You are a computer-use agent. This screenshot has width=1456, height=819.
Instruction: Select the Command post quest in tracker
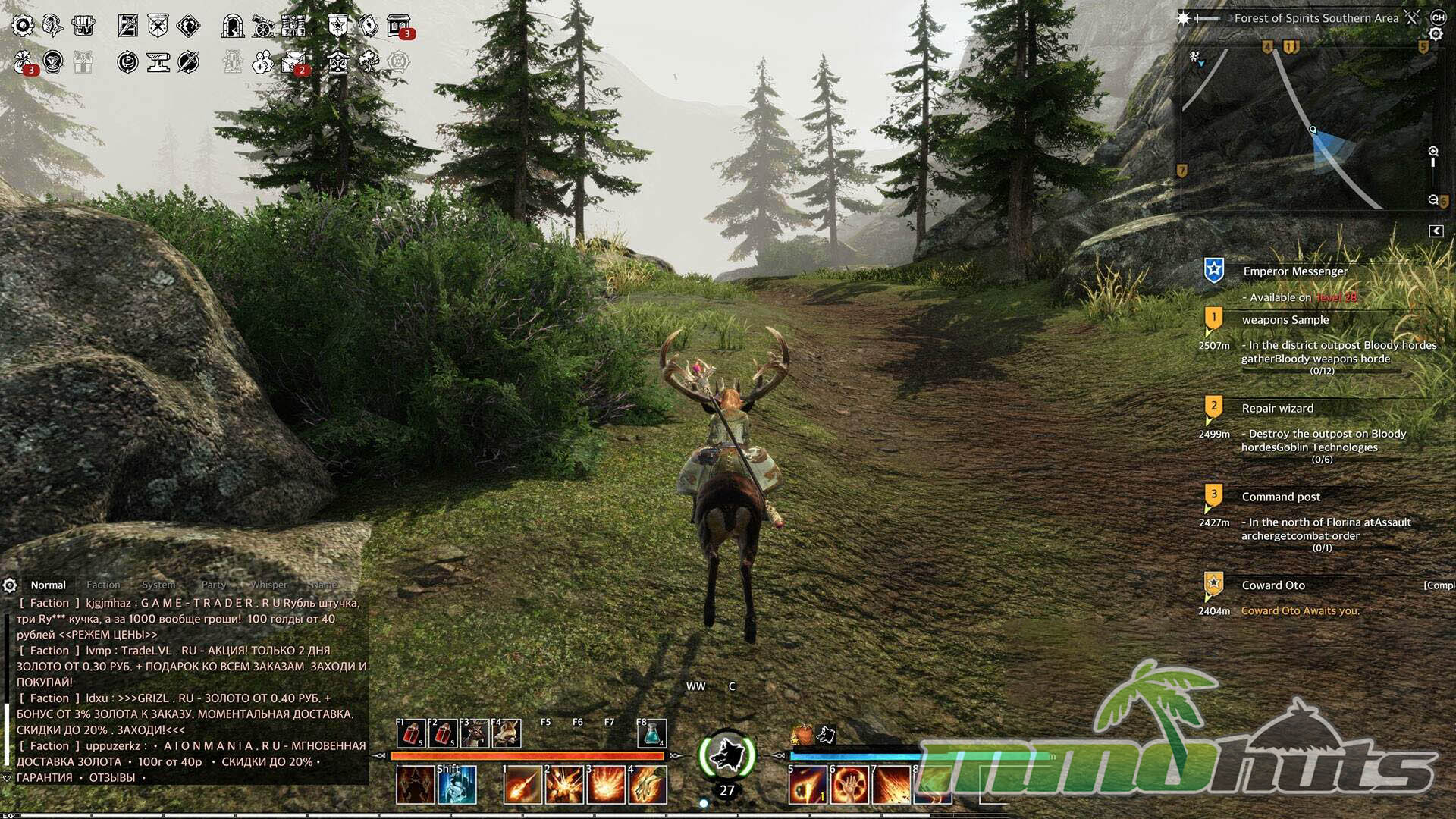click(1281, 497)
